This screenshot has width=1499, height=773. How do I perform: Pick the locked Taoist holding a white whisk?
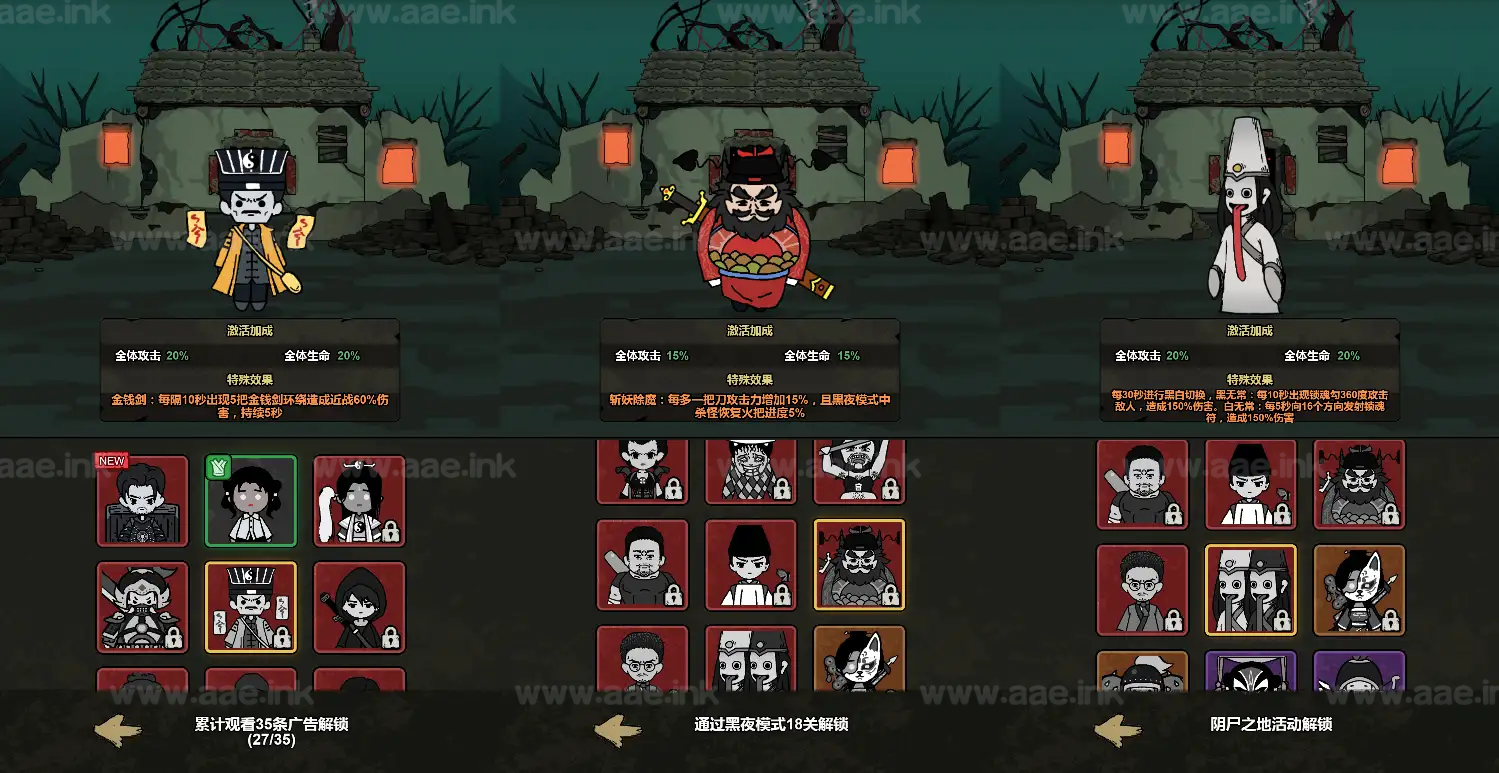coord(359,501)
